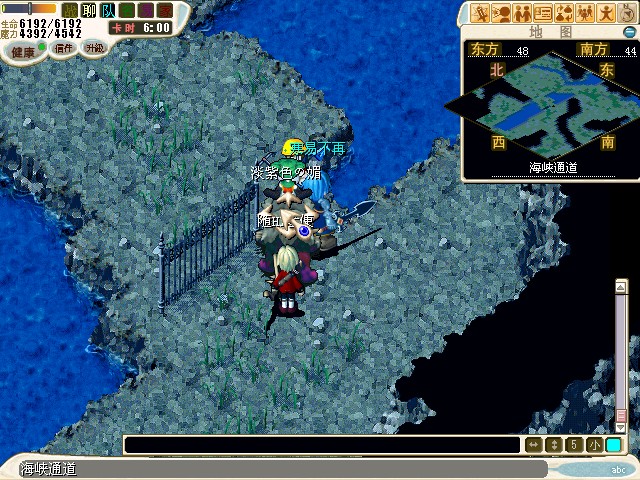Click the vertical double-arrow chat resize button
The width and height of the screenshot is (640, 480).
554,445
